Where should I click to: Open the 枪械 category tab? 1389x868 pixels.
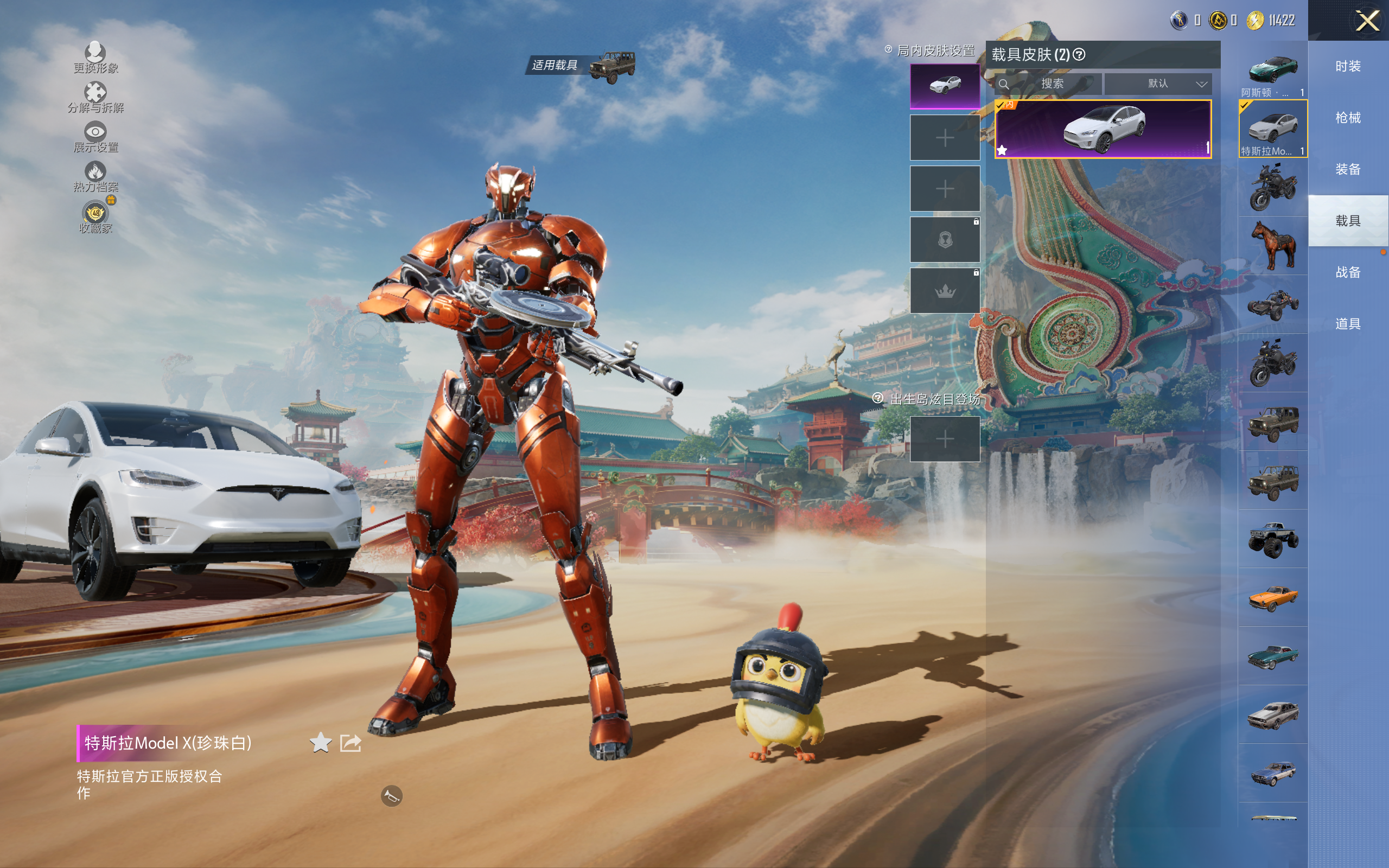coord(1348,118)
